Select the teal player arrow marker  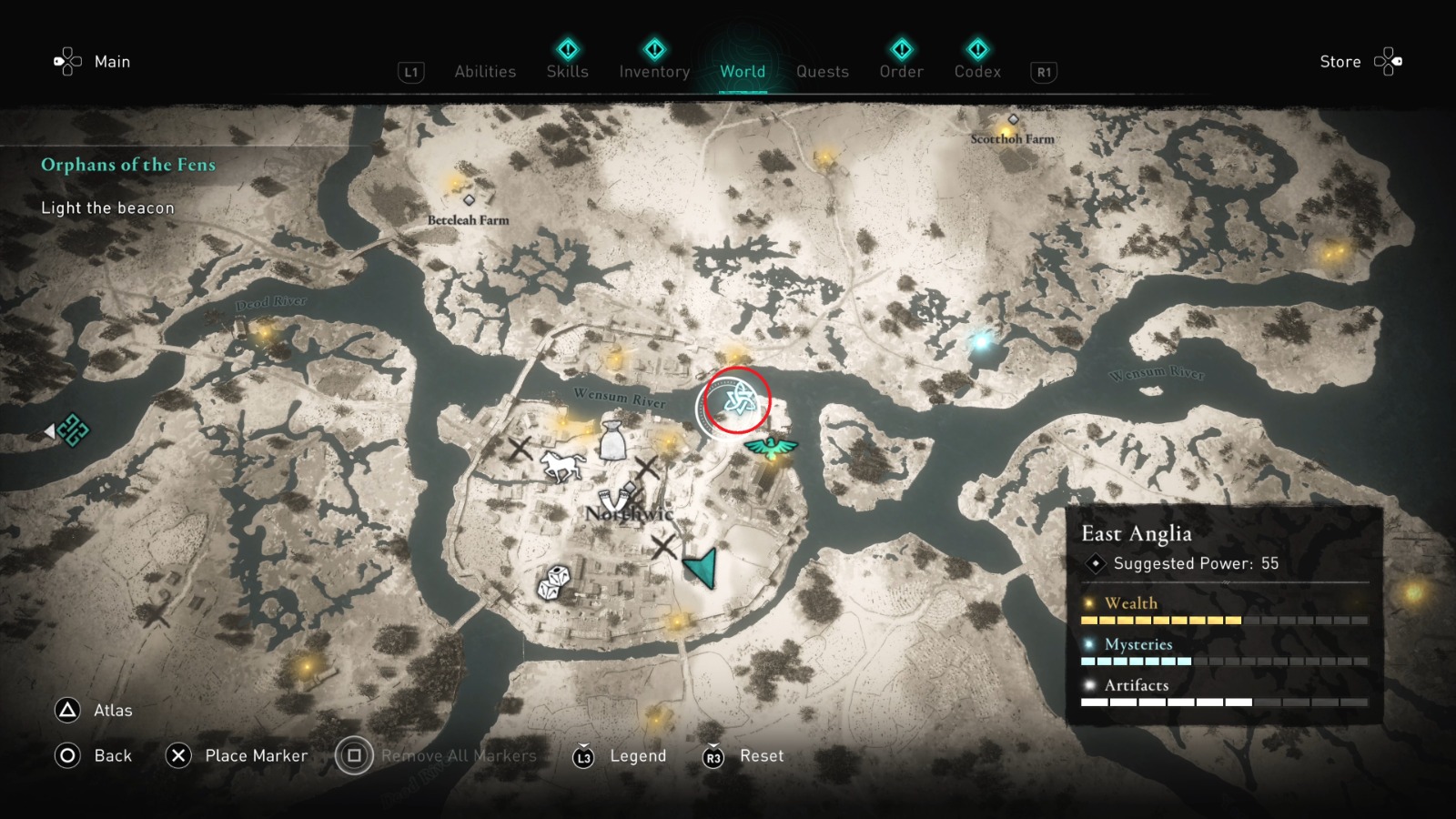[702, 568]
